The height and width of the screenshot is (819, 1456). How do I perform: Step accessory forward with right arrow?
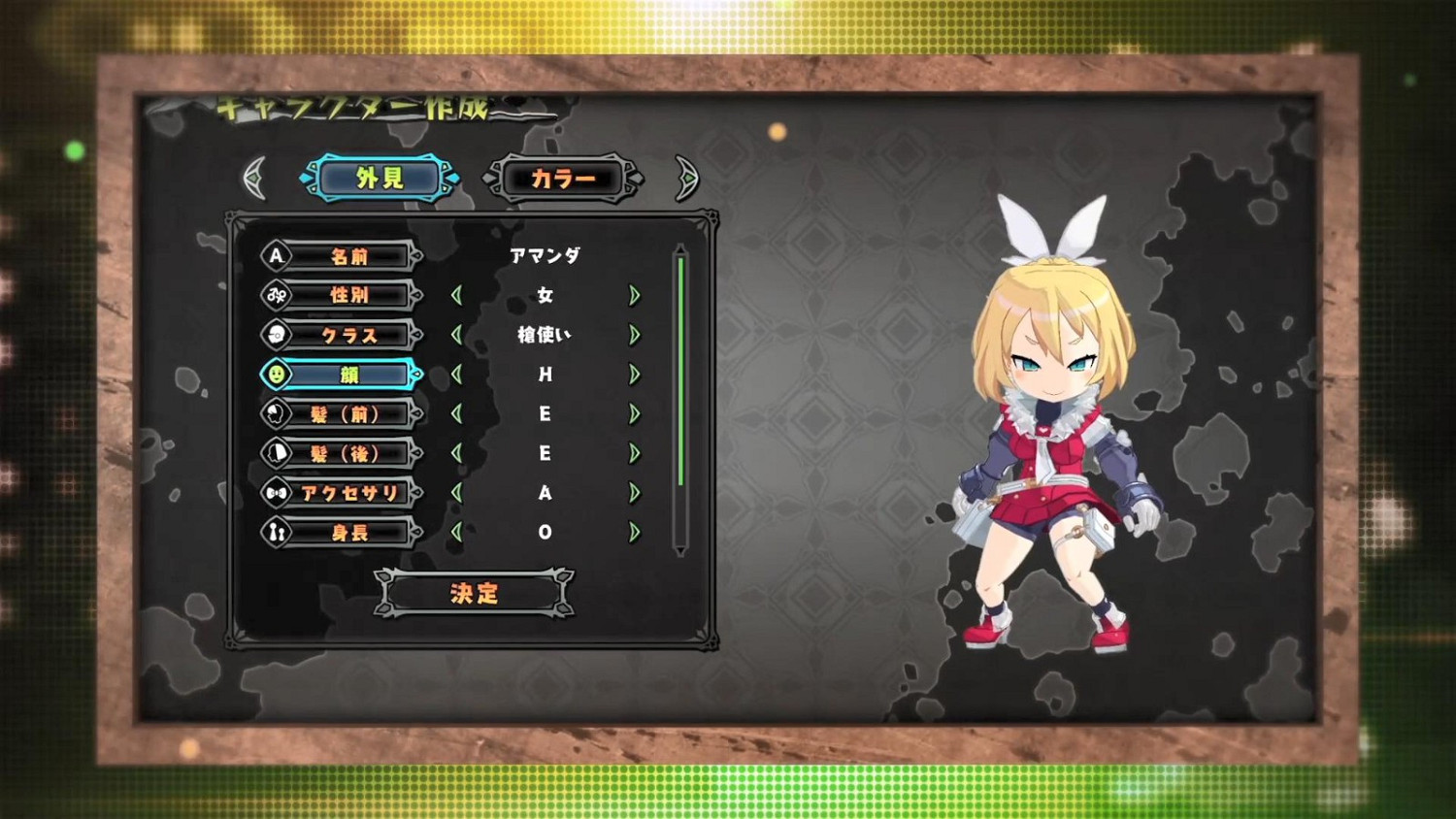[636, 493]
